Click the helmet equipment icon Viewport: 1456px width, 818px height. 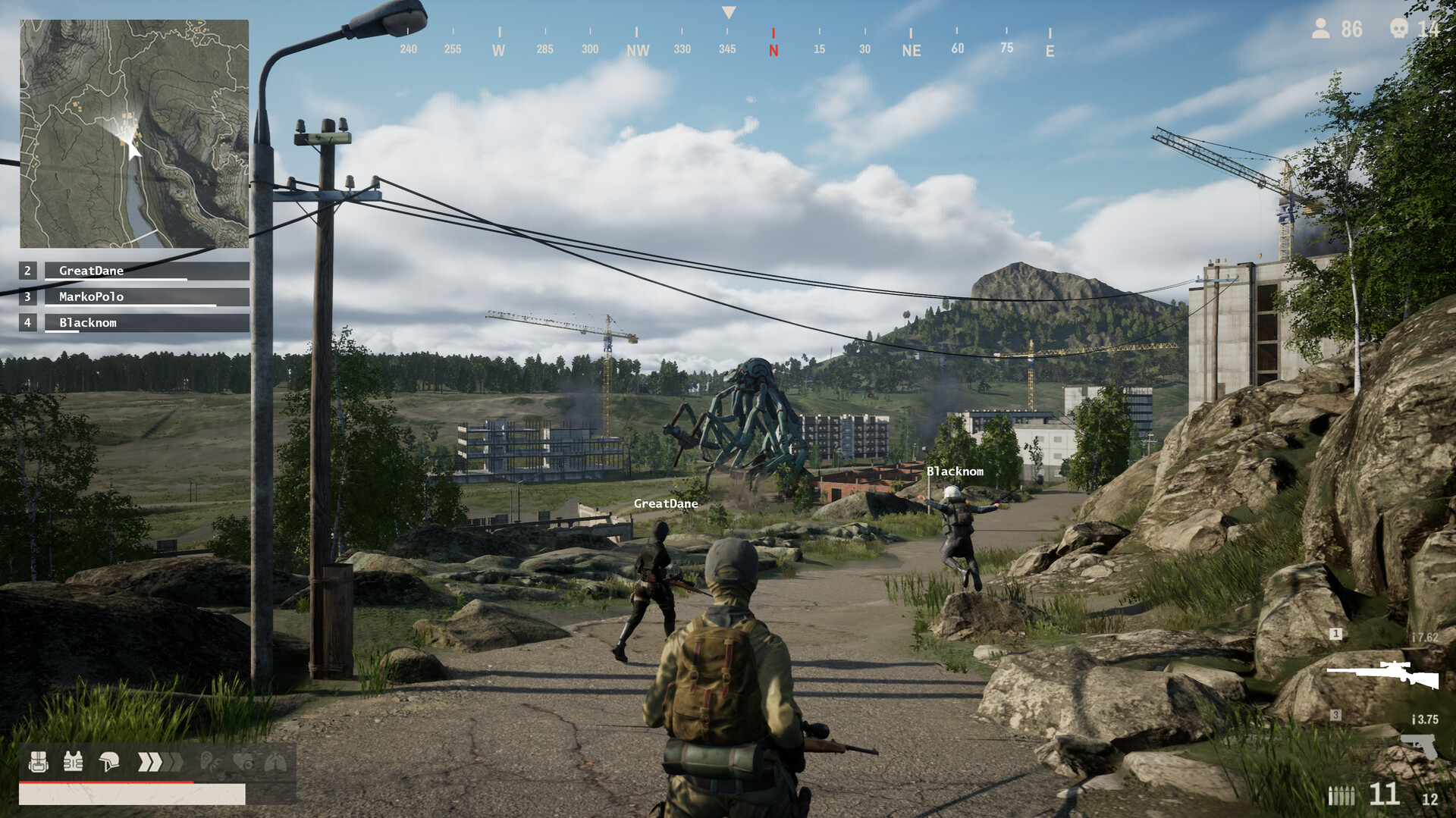pyautogui.click(x=108, y=761)
